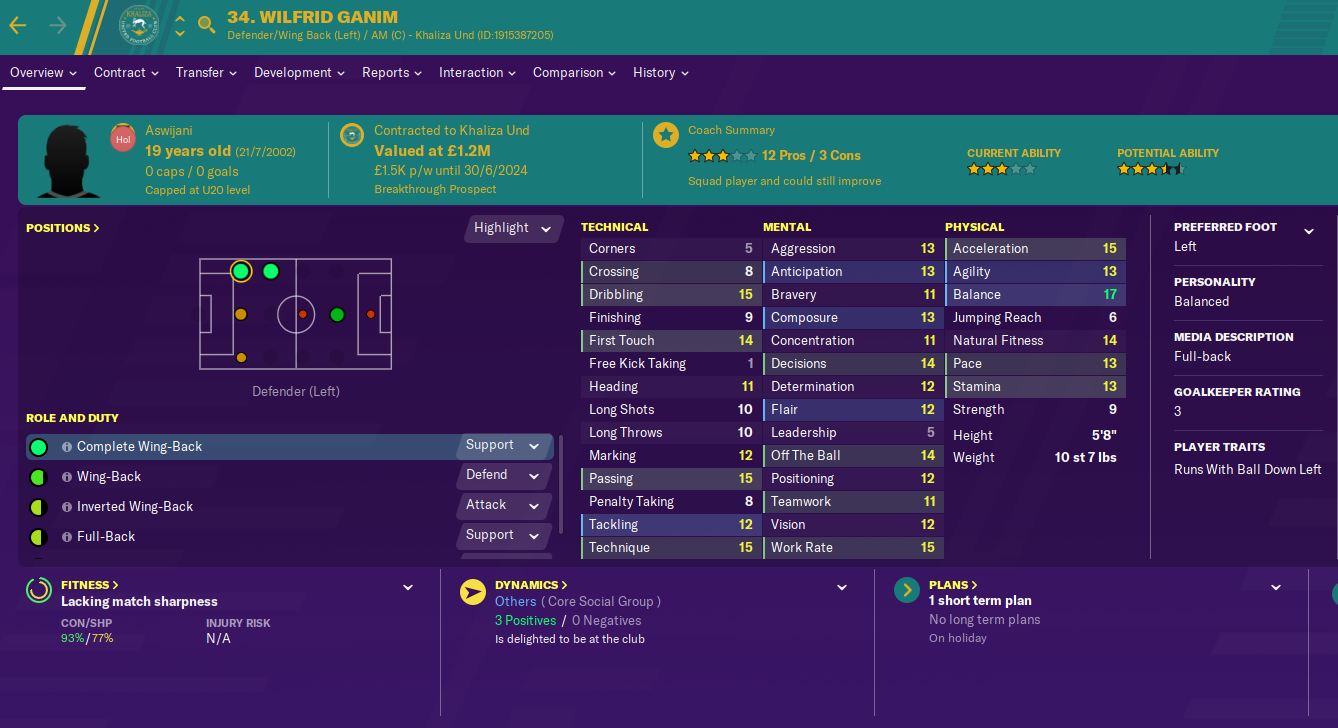Open the Fitness panel link

89,585
